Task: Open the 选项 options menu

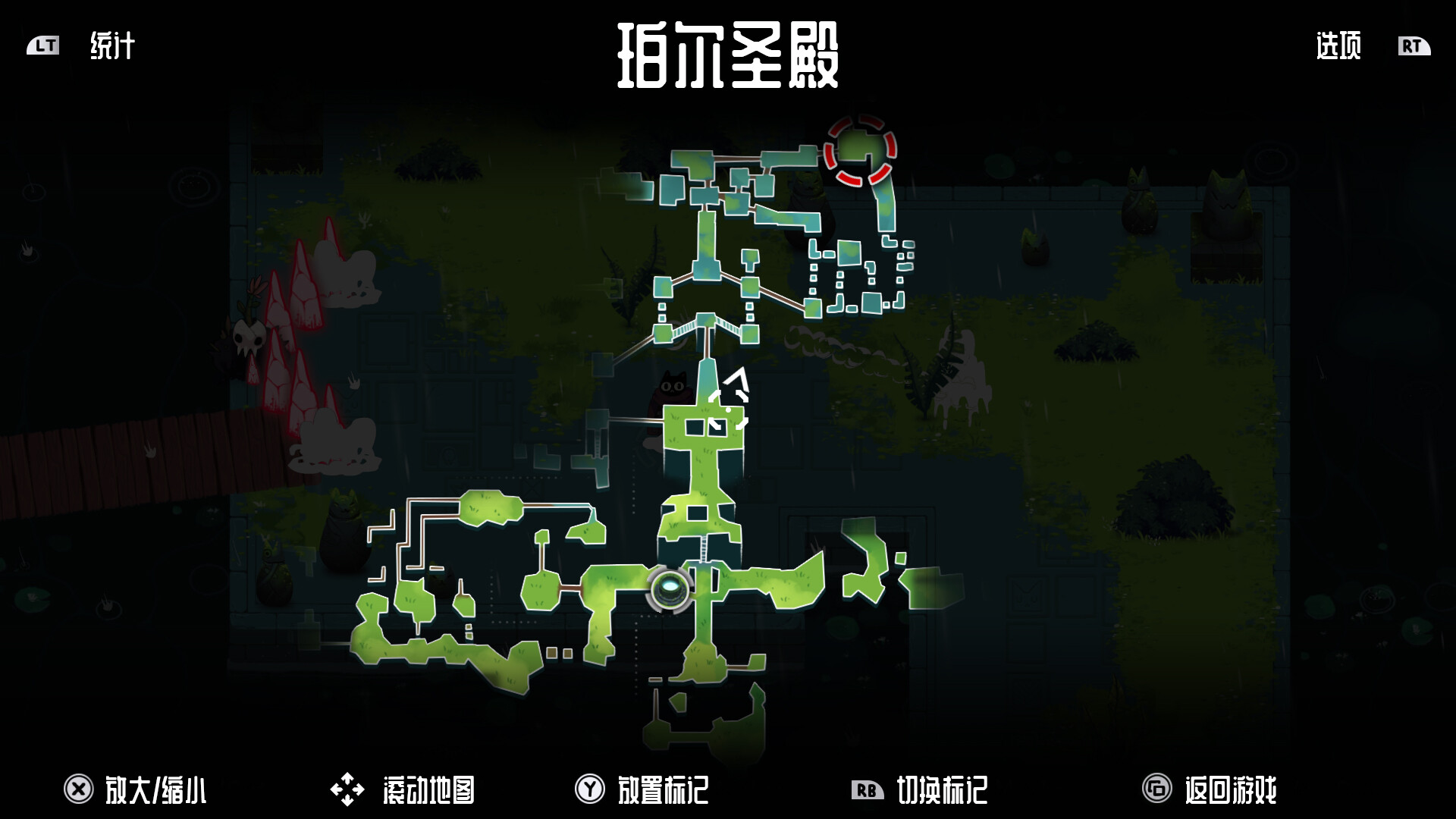Action: pyautogui.click(x=1337, y=47)
